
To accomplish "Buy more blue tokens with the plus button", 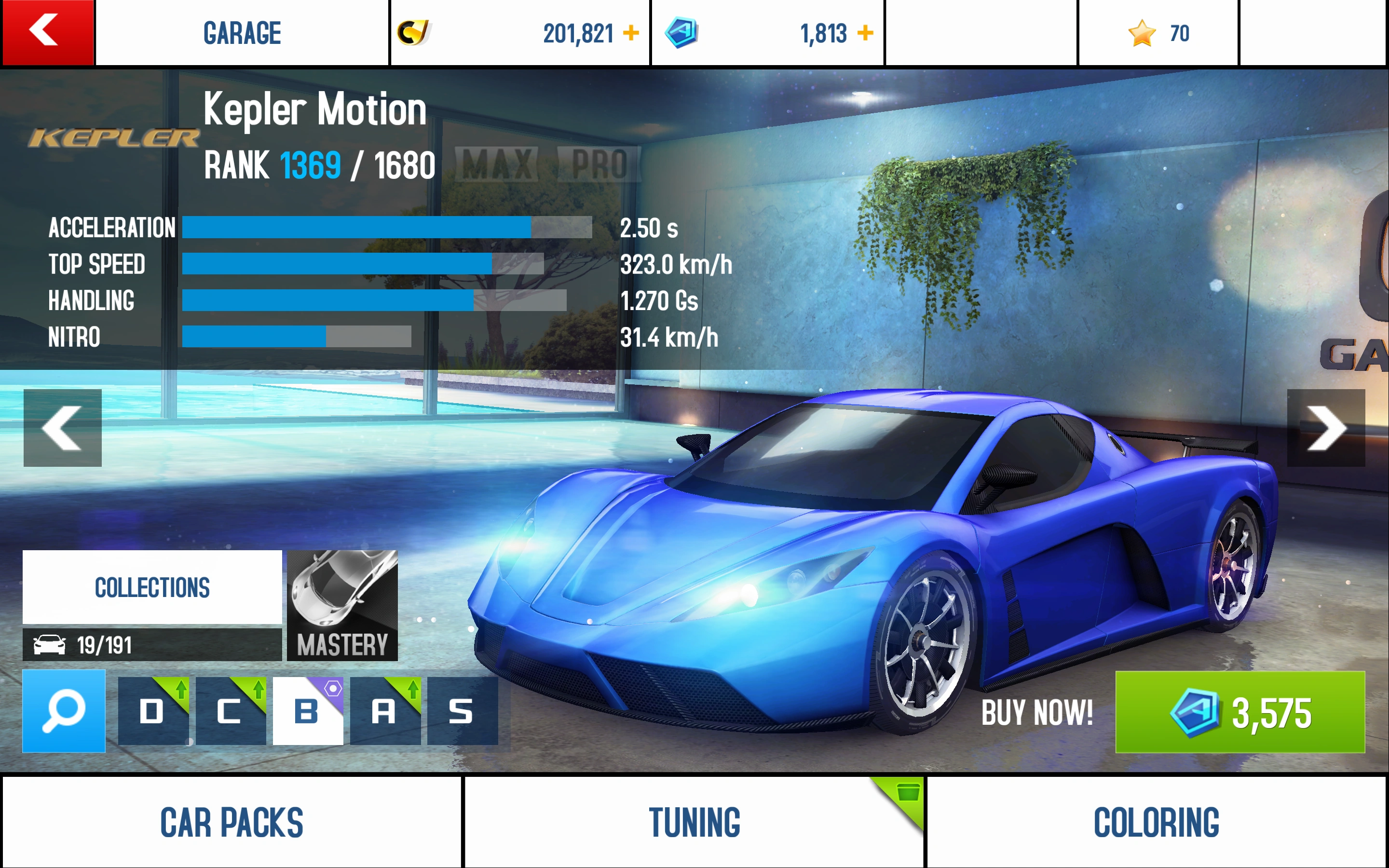I will (x=865, y=33).
